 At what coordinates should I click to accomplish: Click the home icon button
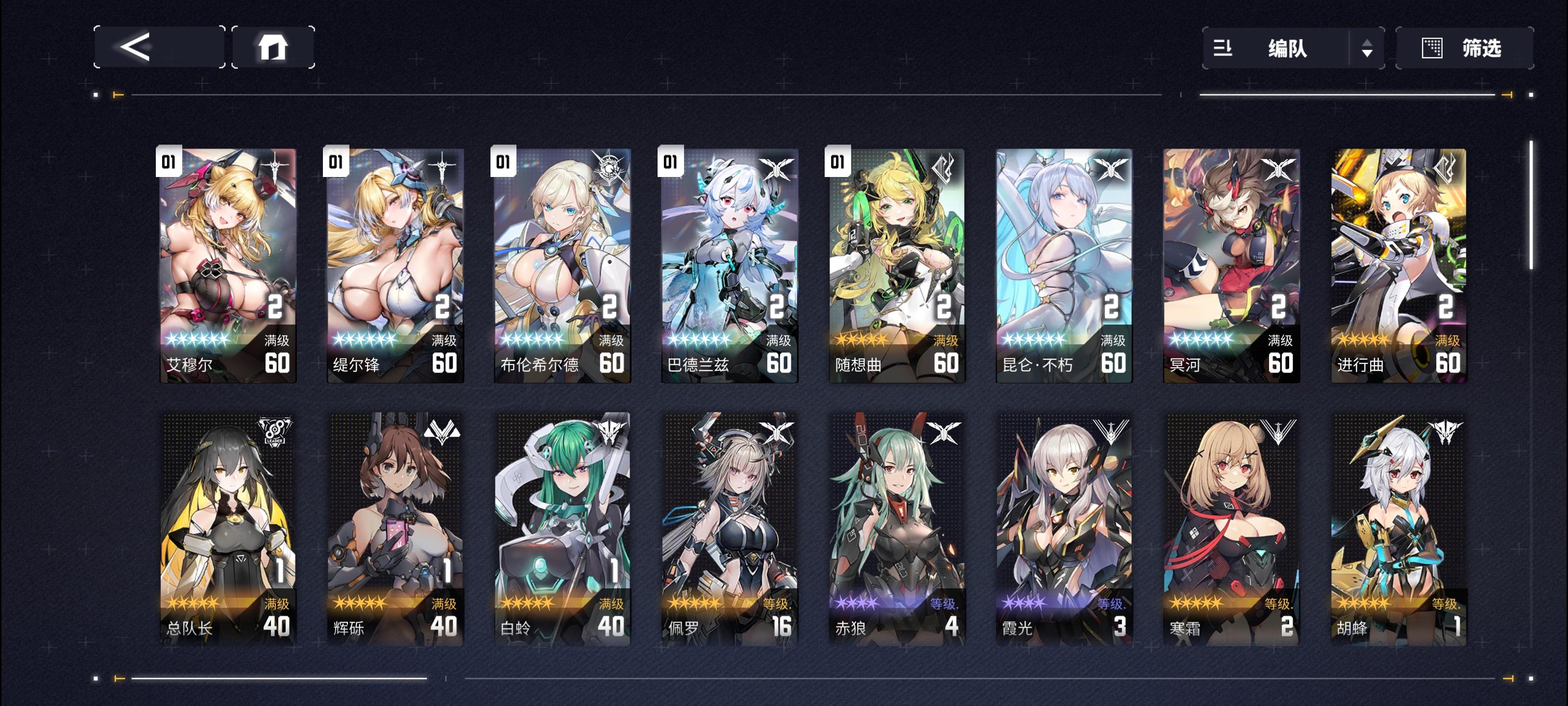coord(273,49)
